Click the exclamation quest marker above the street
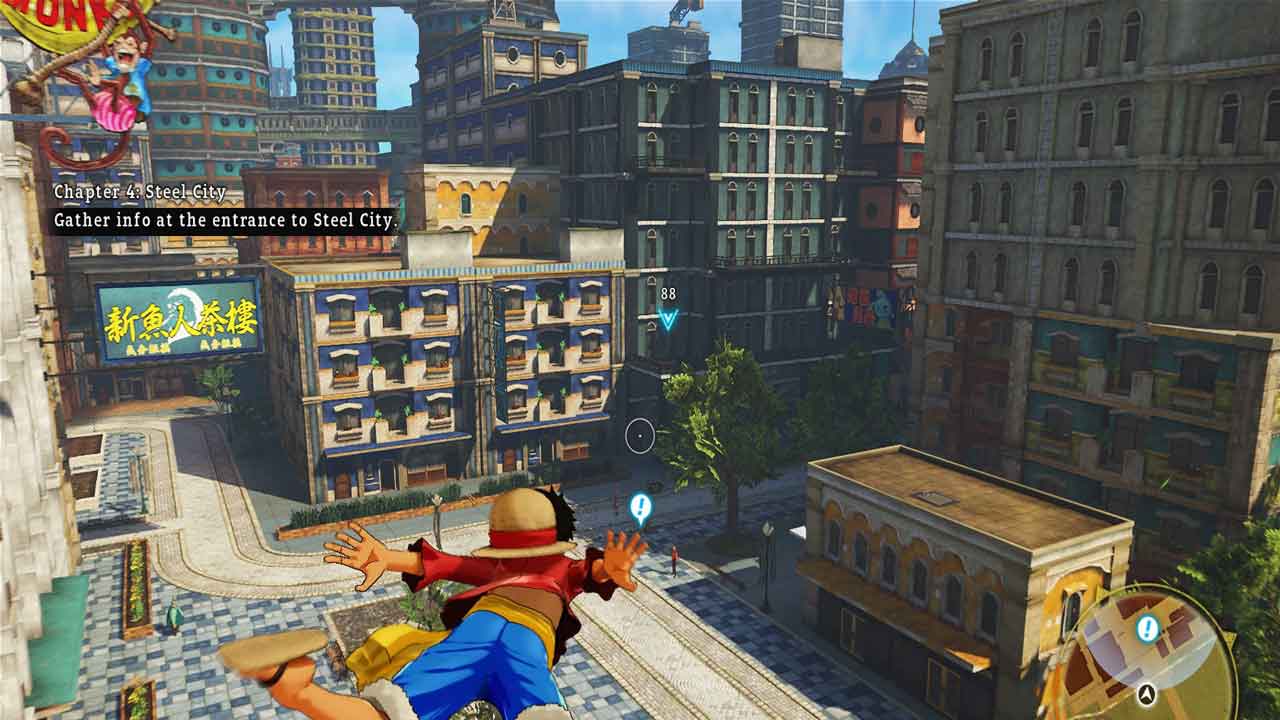 [x=641, y=509]
